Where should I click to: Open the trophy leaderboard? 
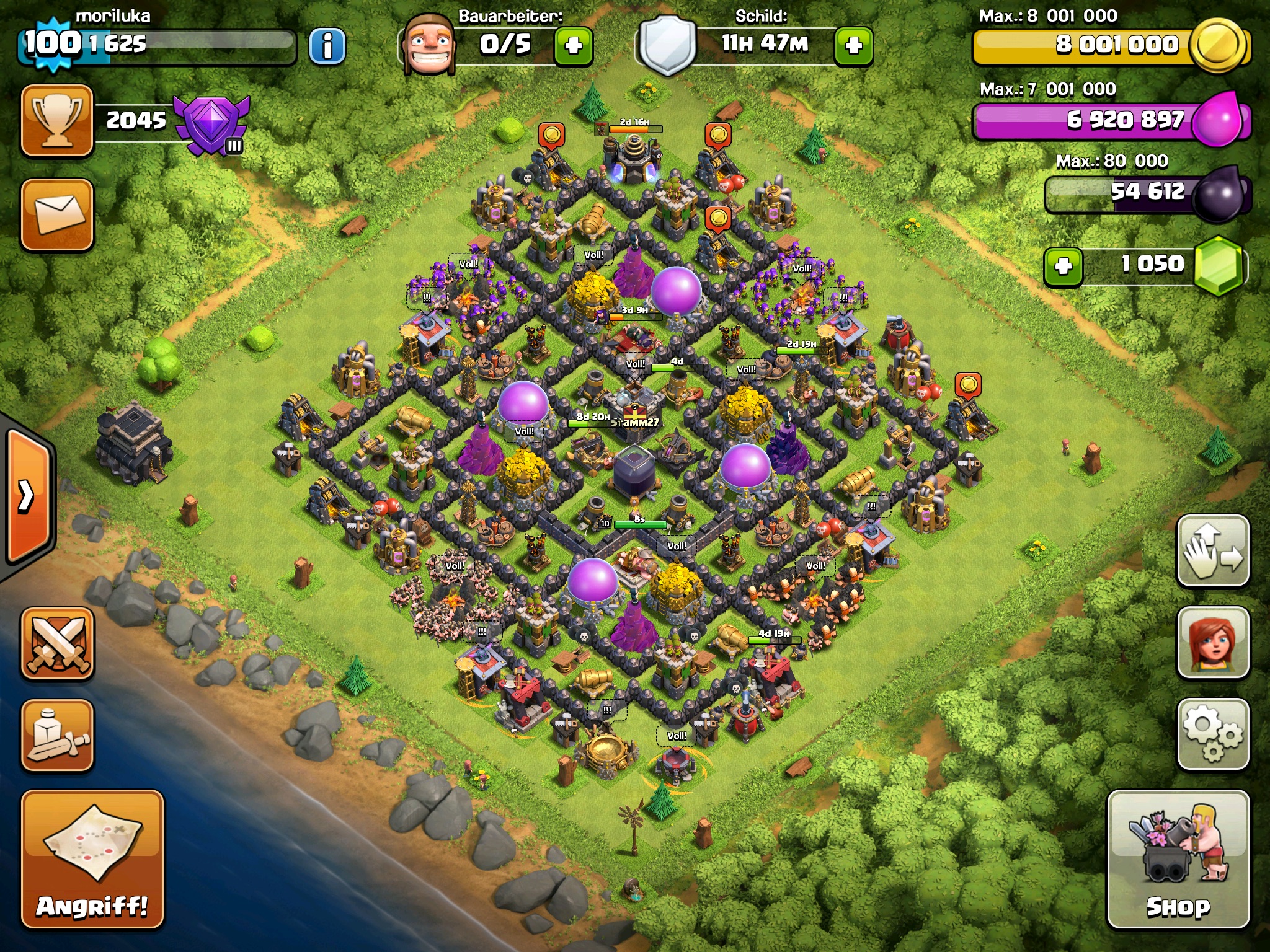(57, 121)
